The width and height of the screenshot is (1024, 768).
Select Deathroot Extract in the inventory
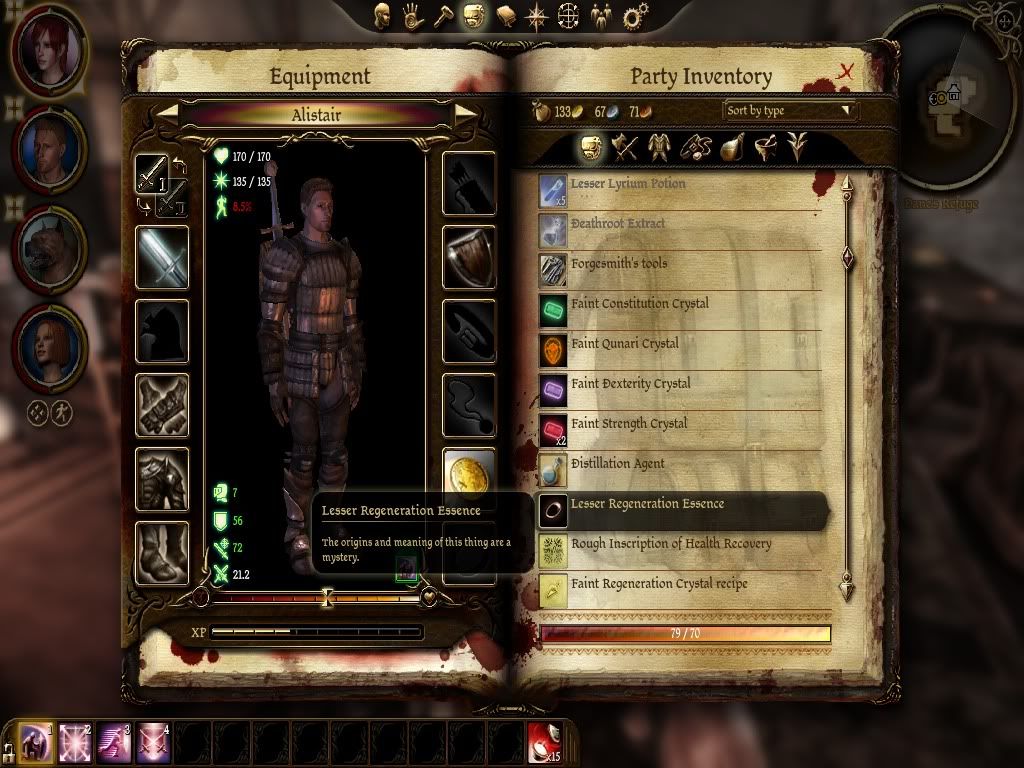[617, 224]
